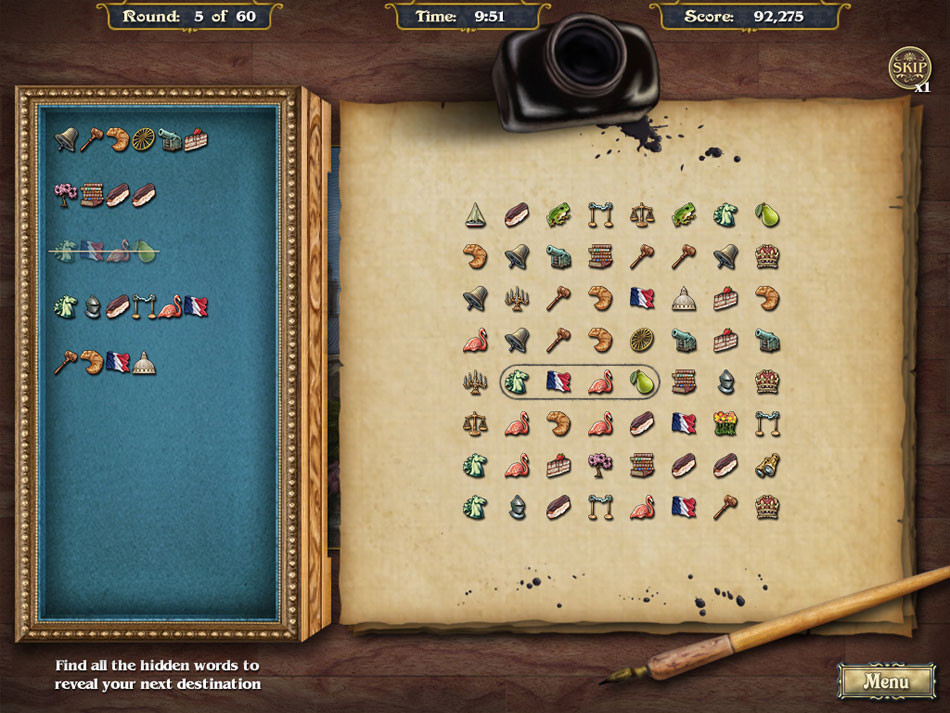The image size is (950, 713).
Task: Choose the white dome tile on the parchment grid
Action: pos(684,298)
